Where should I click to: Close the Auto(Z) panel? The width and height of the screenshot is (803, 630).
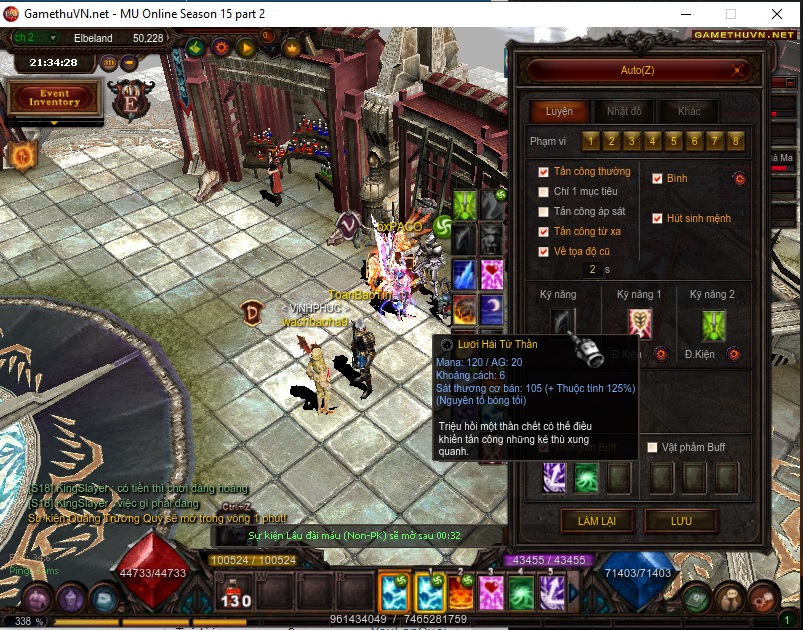(739, 70)
